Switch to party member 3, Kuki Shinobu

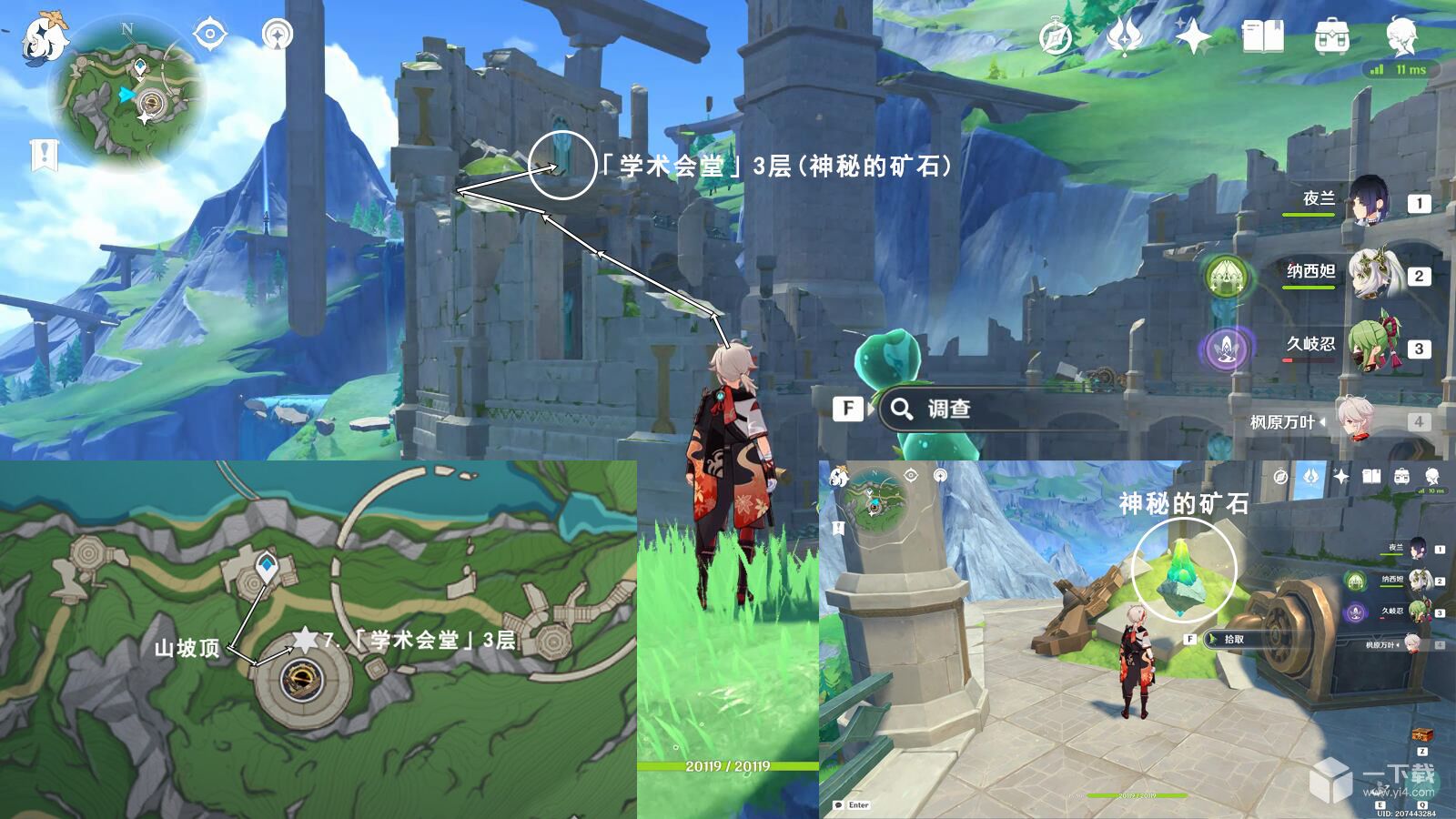pyautogui.click(x=1376, y=346)
